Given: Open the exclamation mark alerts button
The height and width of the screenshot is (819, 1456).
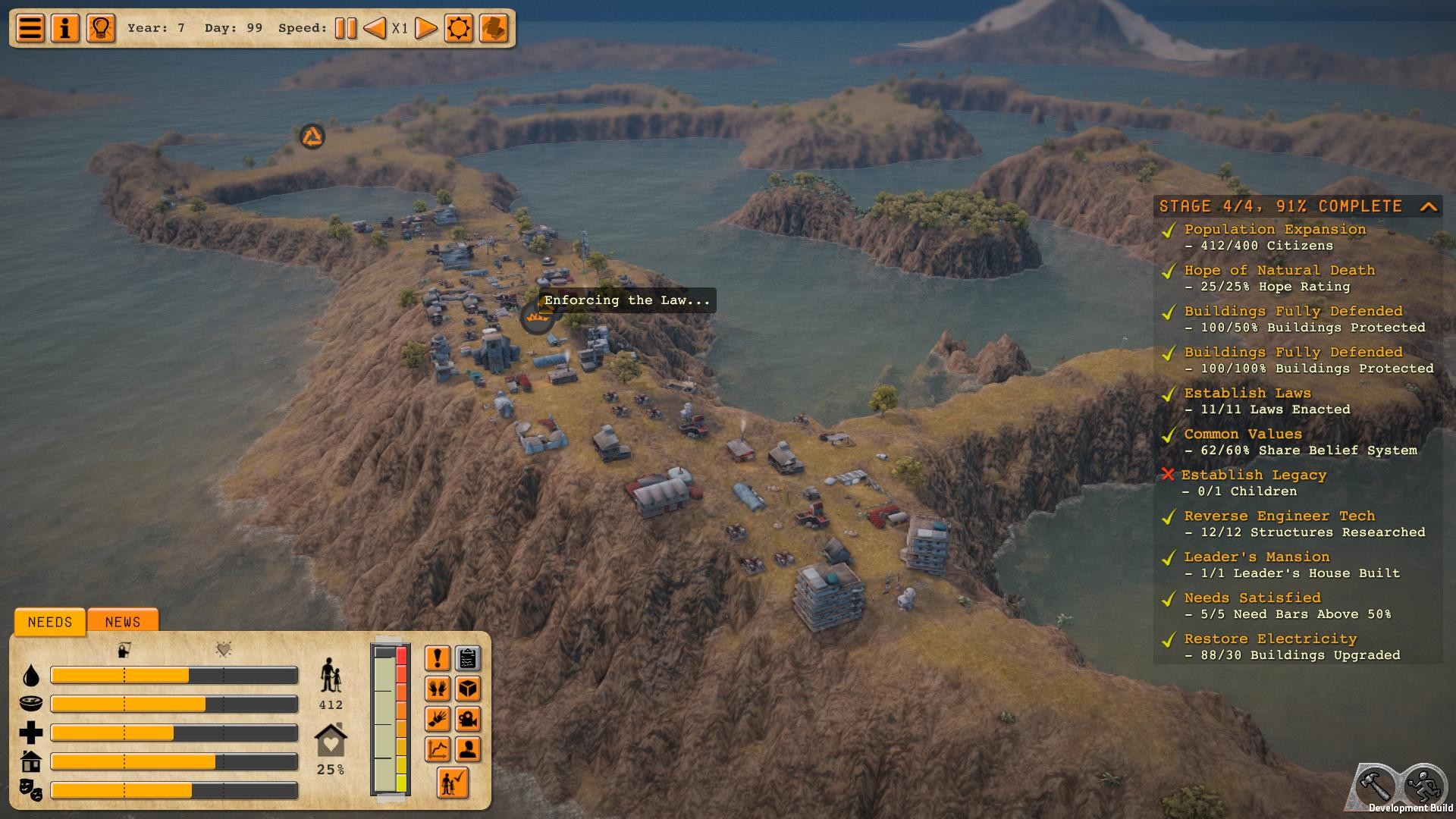Looking at the screenshot, I should tap(438, 658).
